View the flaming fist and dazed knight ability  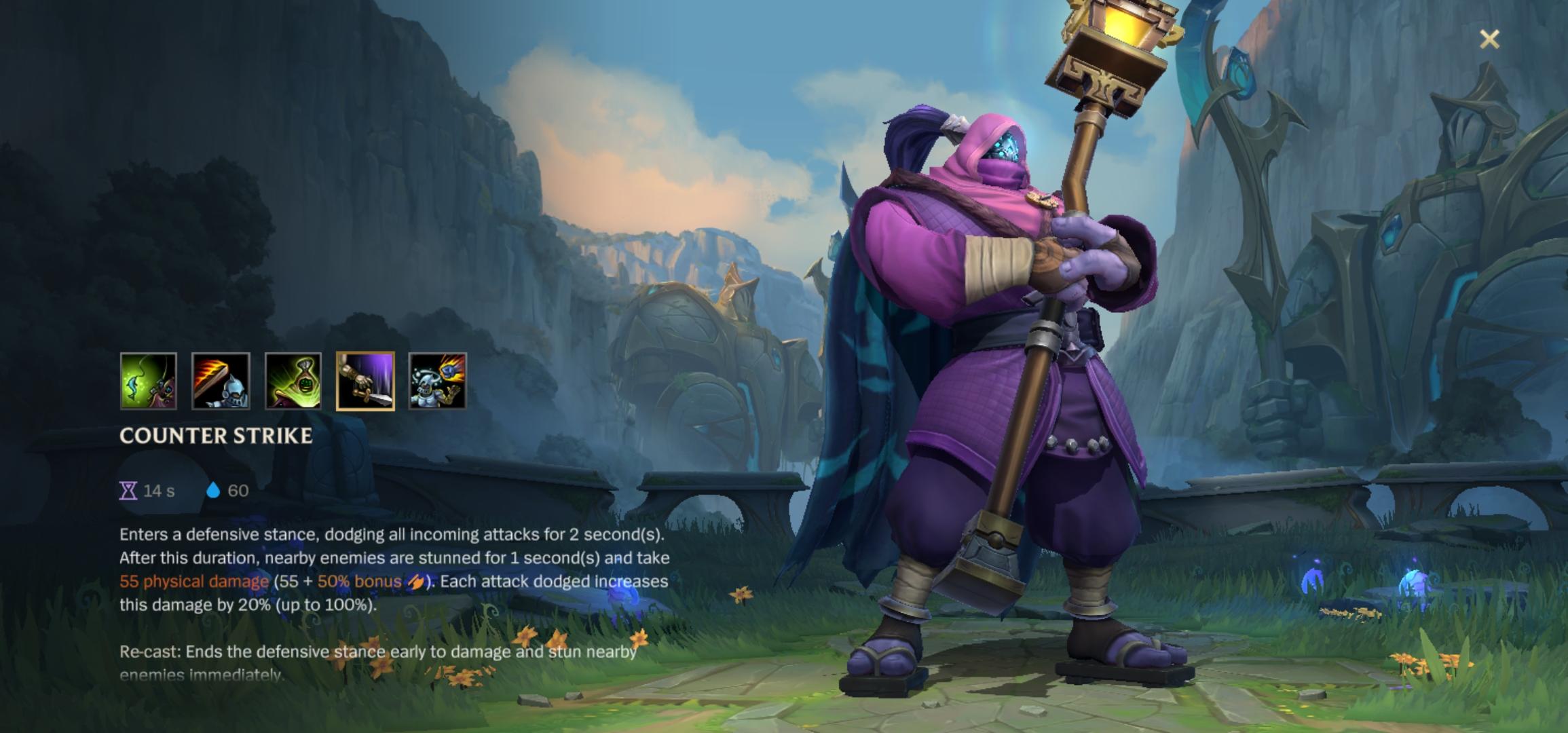point(438,381)
